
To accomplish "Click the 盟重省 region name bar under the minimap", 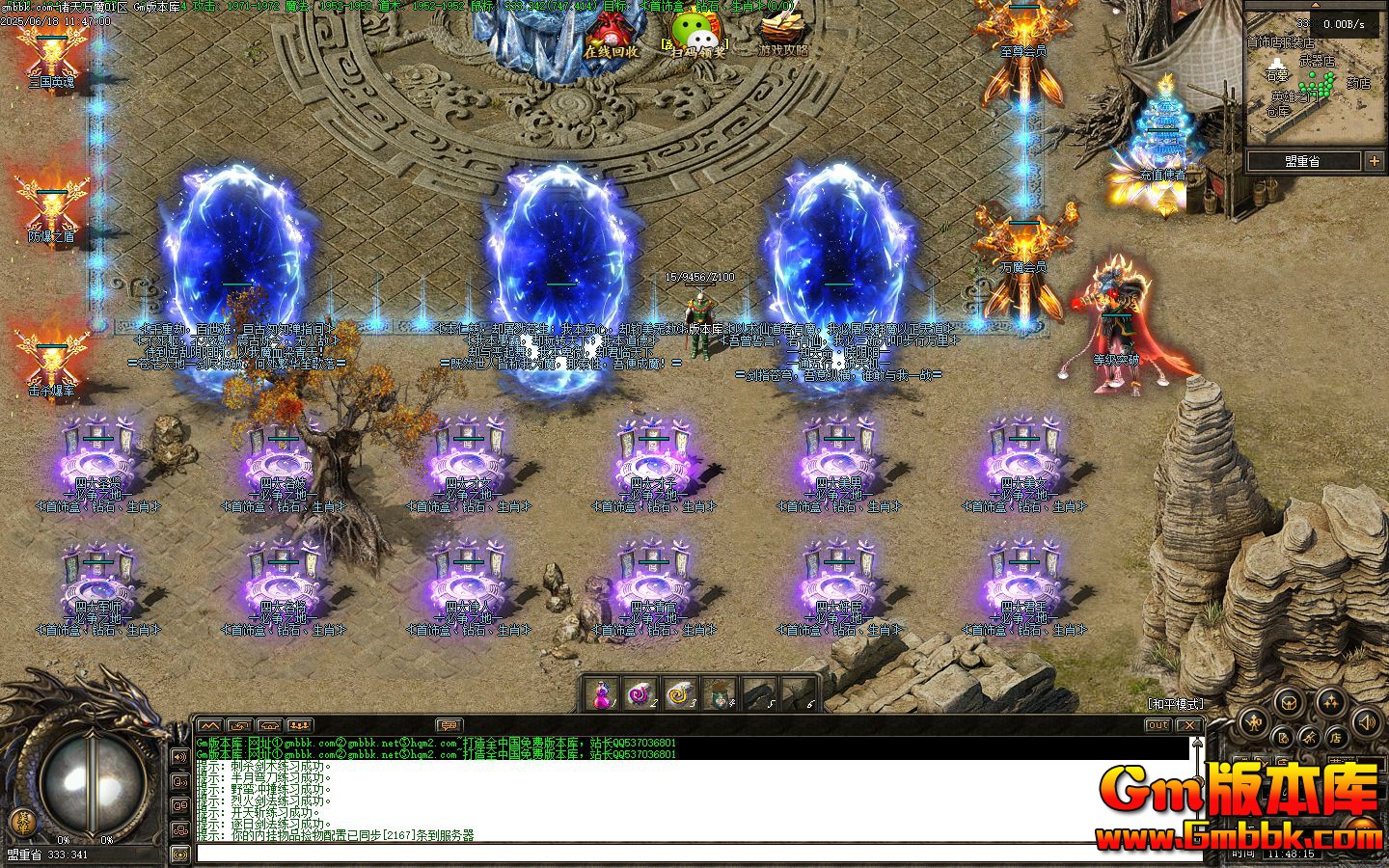I will point(1302,161).
